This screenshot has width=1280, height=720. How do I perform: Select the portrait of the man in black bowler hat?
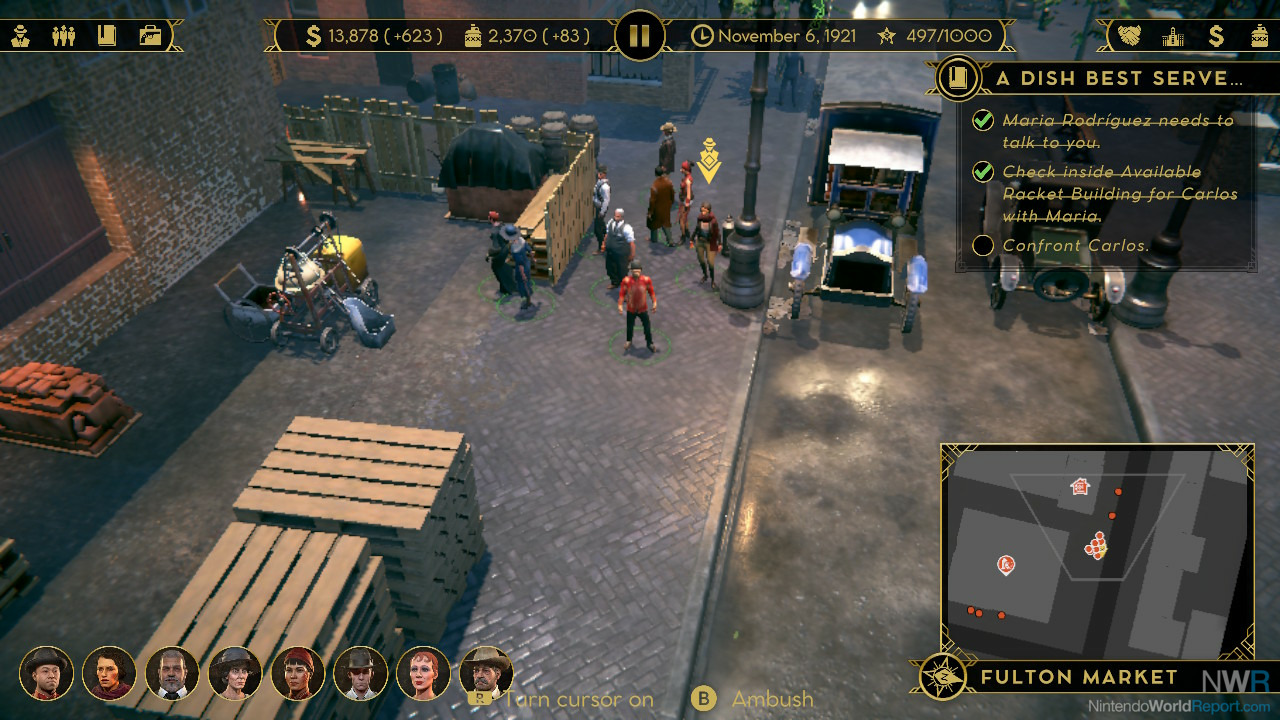(47, 673)
